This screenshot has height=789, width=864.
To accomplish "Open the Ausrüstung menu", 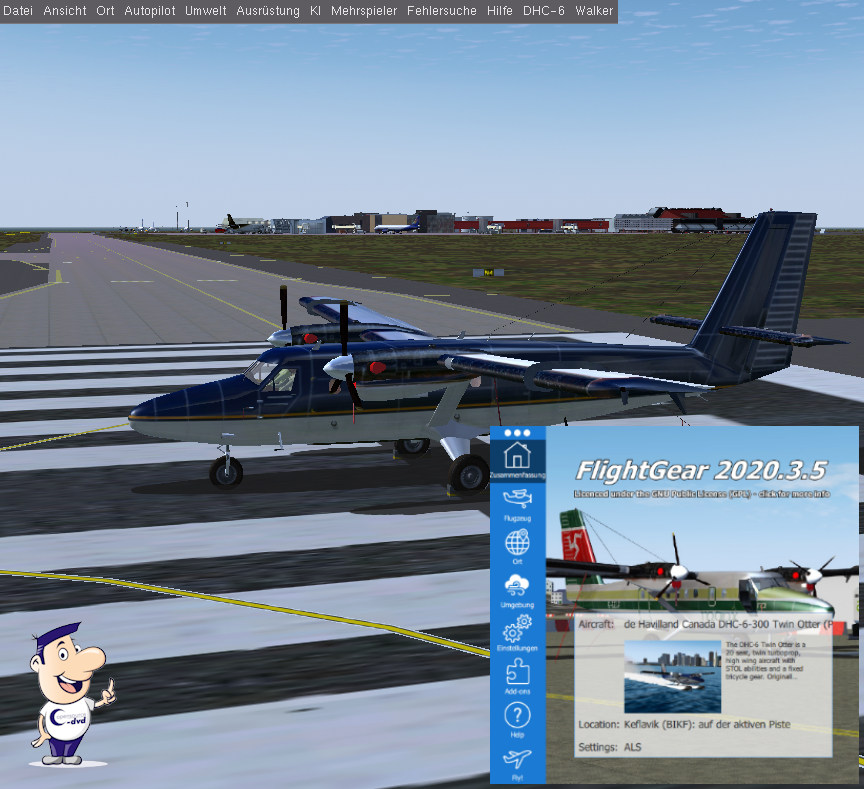I will tap(268, 10).
